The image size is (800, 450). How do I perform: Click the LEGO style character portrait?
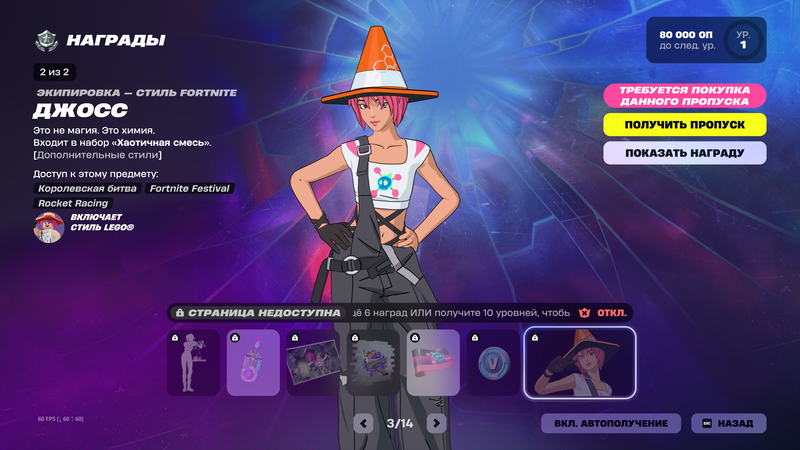[48, 227]
